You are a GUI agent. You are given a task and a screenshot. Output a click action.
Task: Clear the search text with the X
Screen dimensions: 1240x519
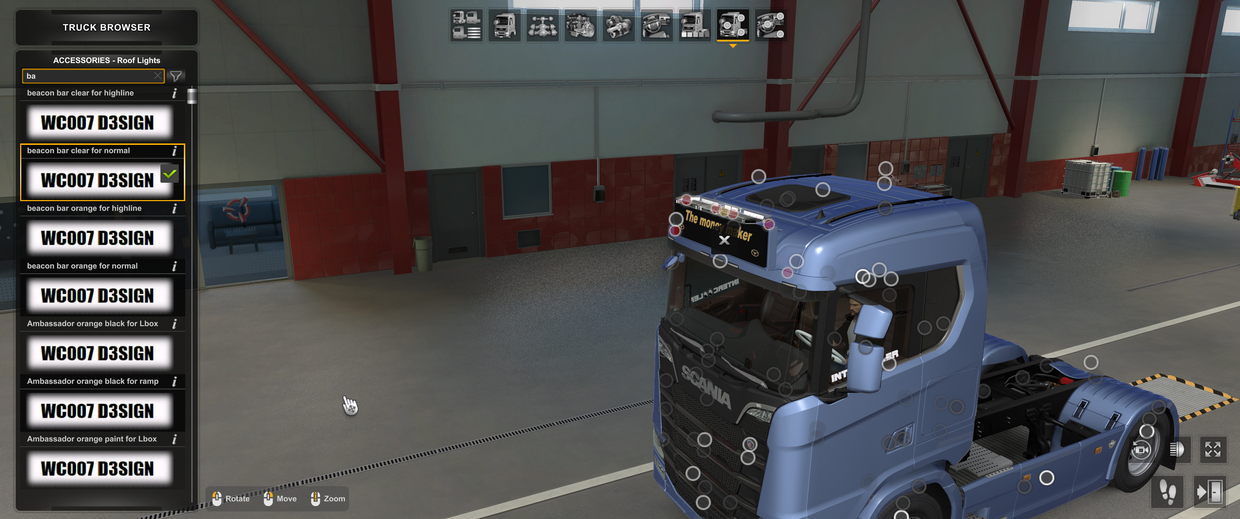(157, 76)
